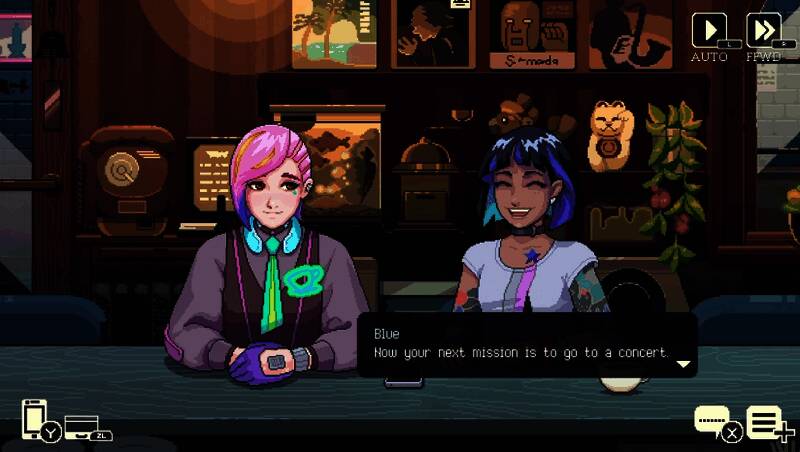This screenshot has height=452, width=800.
Task: Activate the FFWD fast-forward button
Action: [763, 30]
